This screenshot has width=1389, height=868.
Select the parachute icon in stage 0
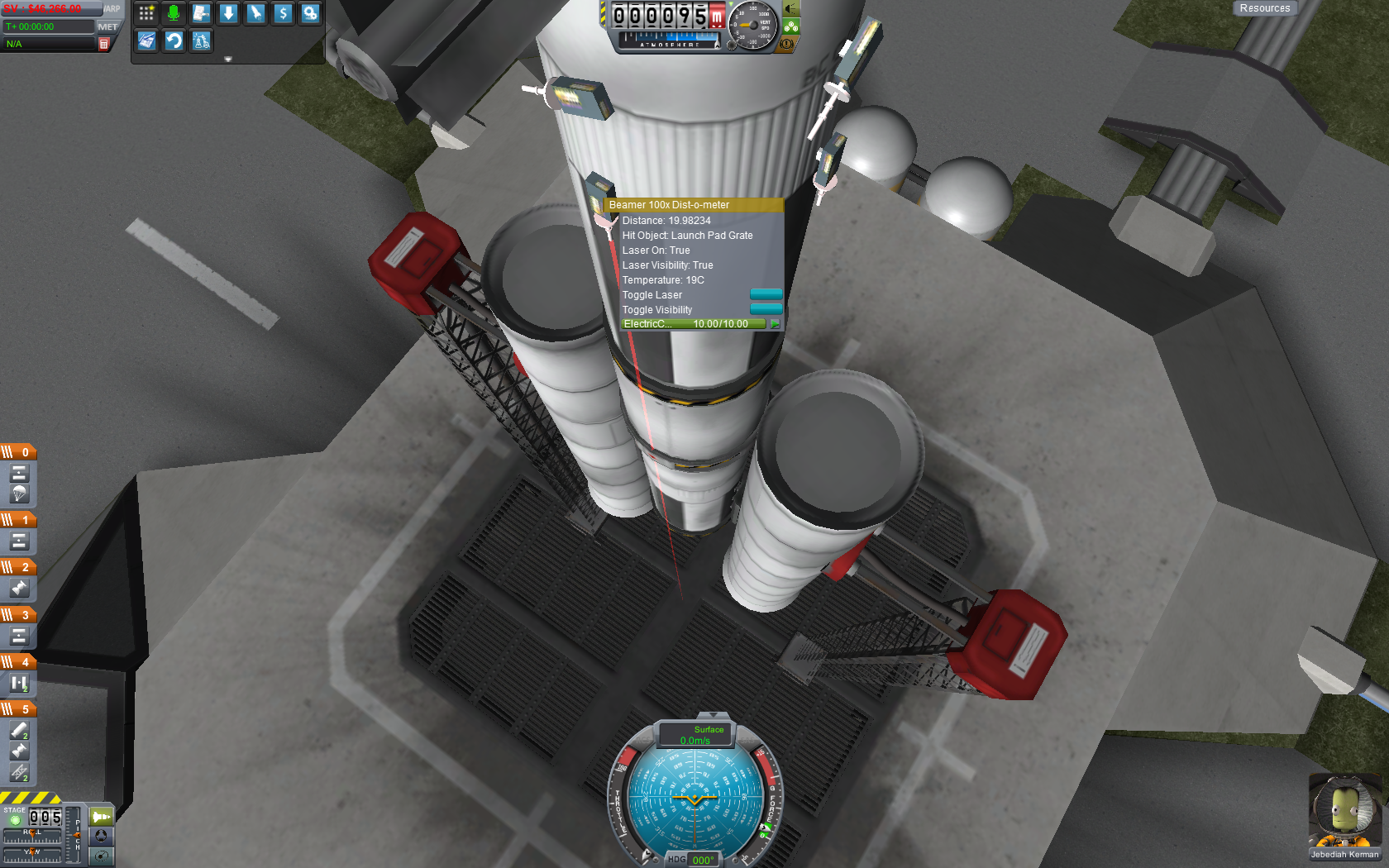point(19,494)
